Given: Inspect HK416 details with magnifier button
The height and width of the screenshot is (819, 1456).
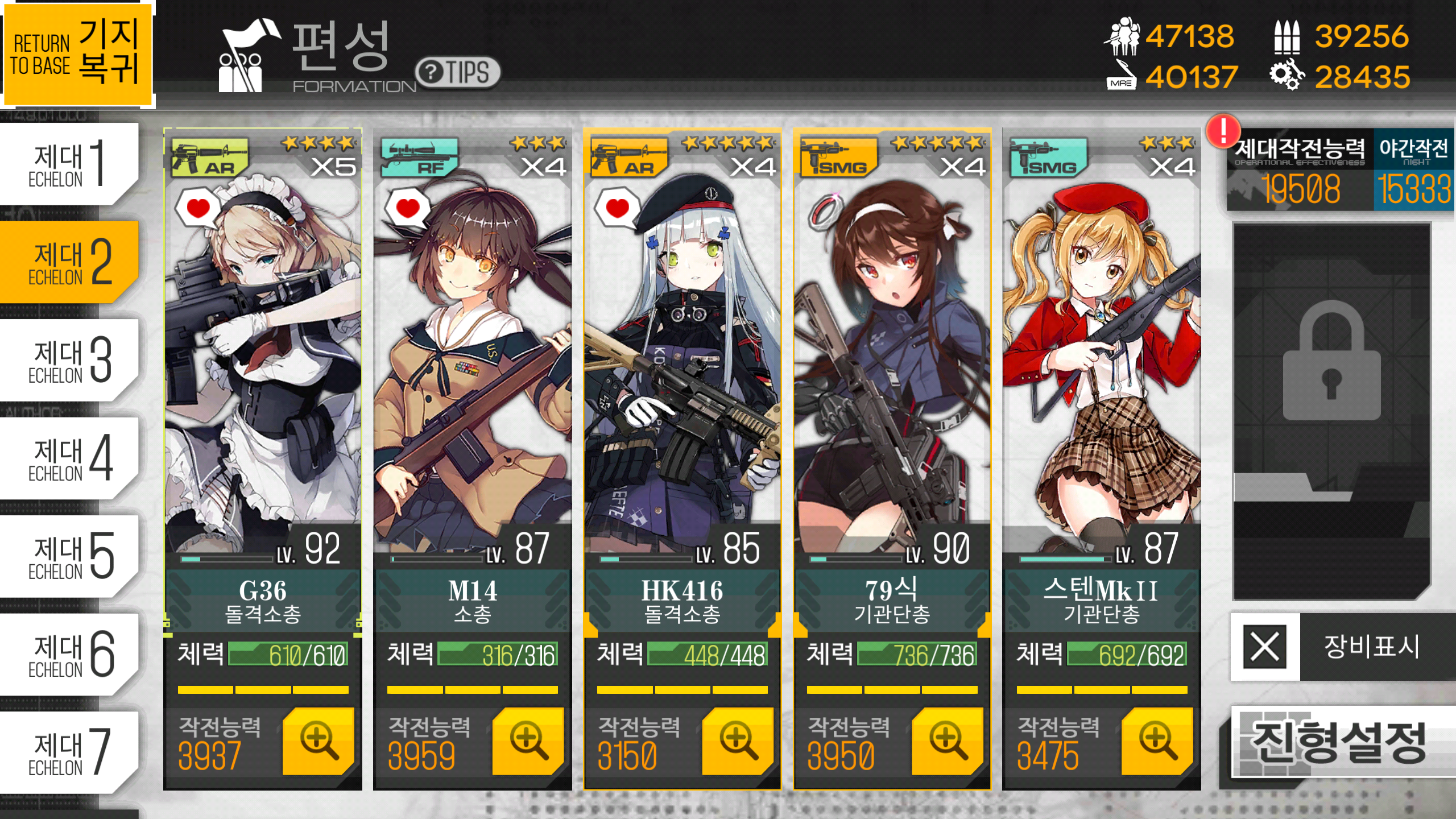Looking at the screenshot, I should tap(738, 741).
